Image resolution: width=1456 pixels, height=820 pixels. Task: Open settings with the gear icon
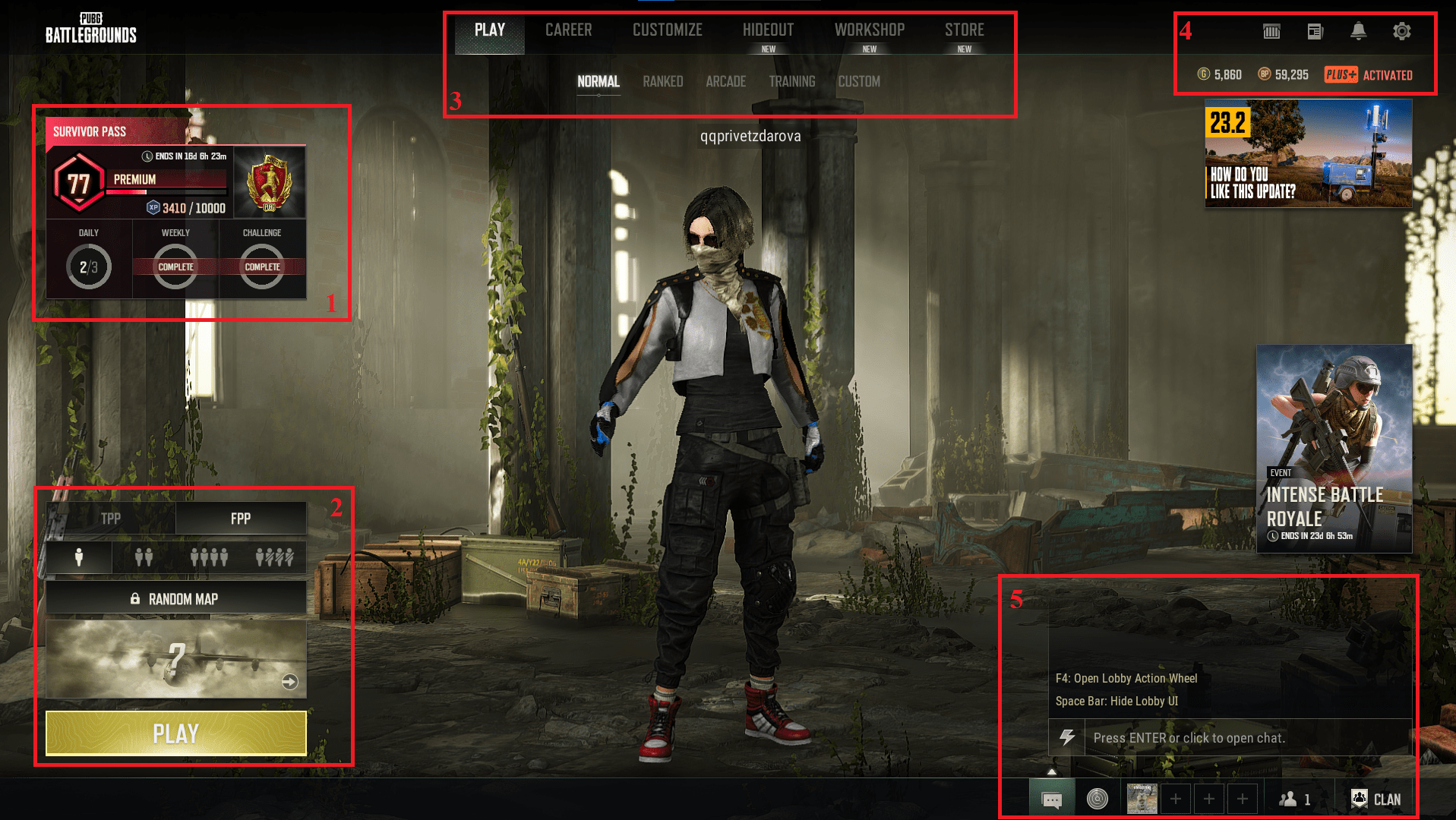(x=1401, y=31)
